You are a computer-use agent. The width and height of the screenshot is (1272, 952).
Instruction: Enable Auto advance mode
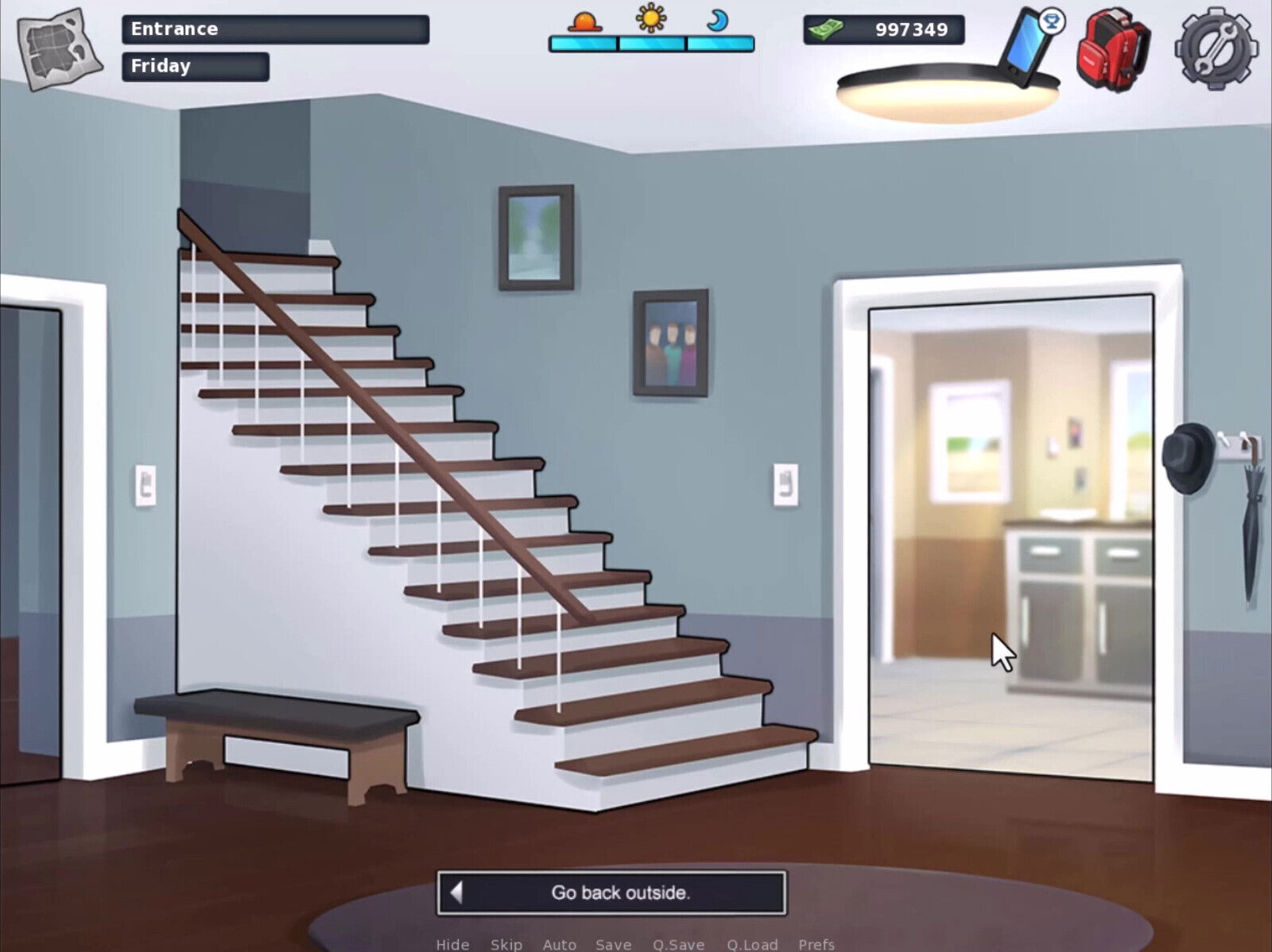(x=559, y=945)
